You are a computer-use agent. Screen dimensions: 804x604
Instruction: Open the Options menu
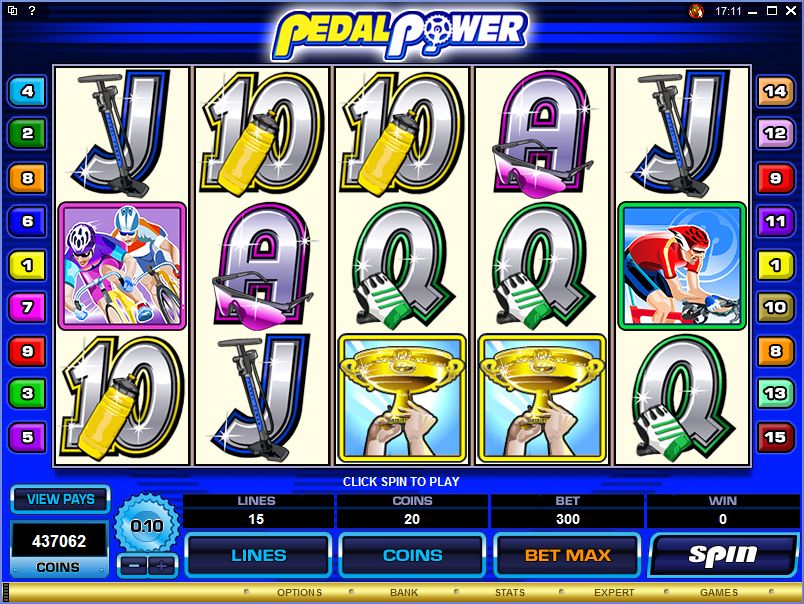pos(300,593)
